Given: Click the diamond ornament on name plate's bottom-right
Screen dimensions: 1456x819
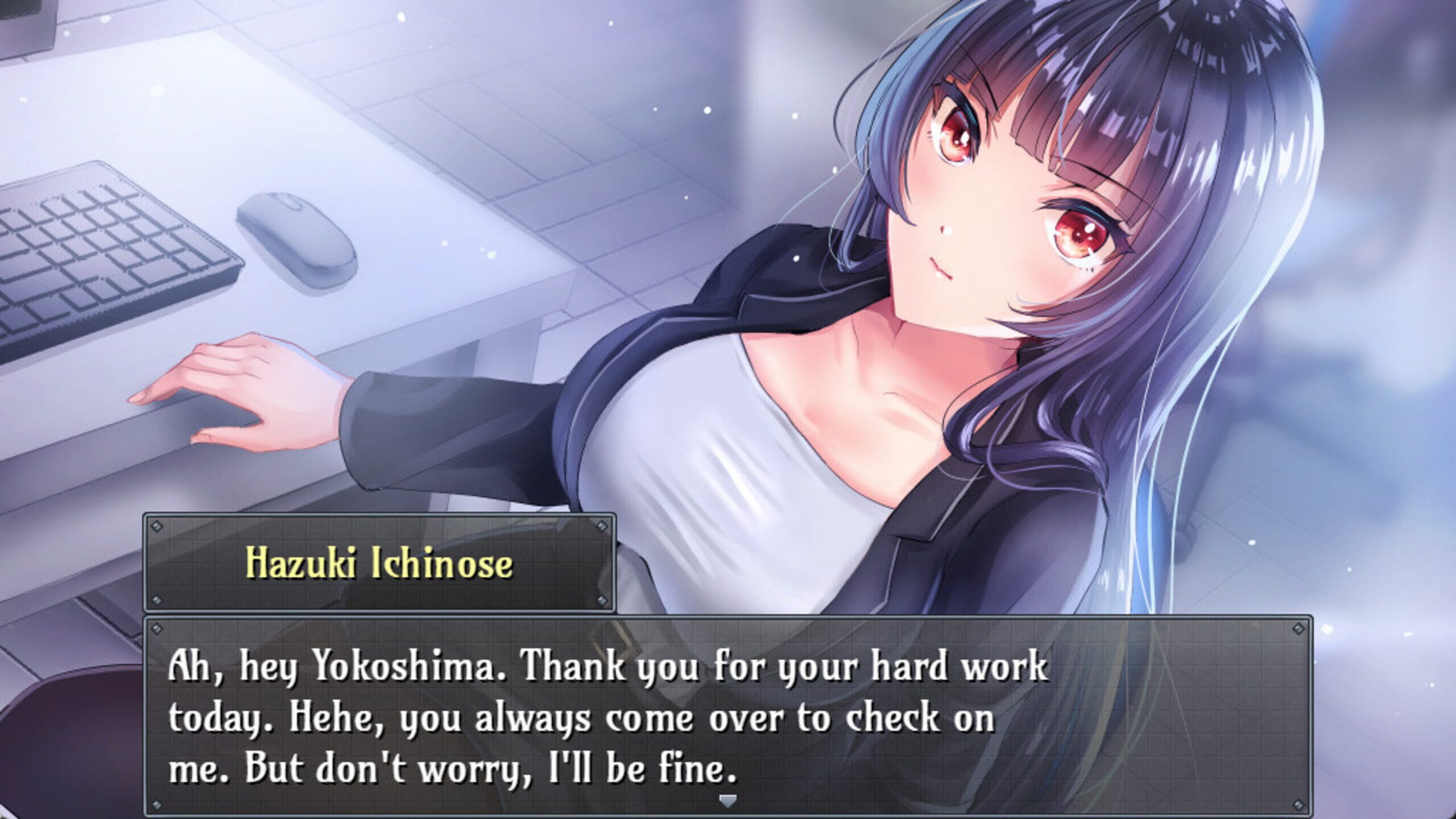Looking at the screenshot, I should (x=602, y=601).
